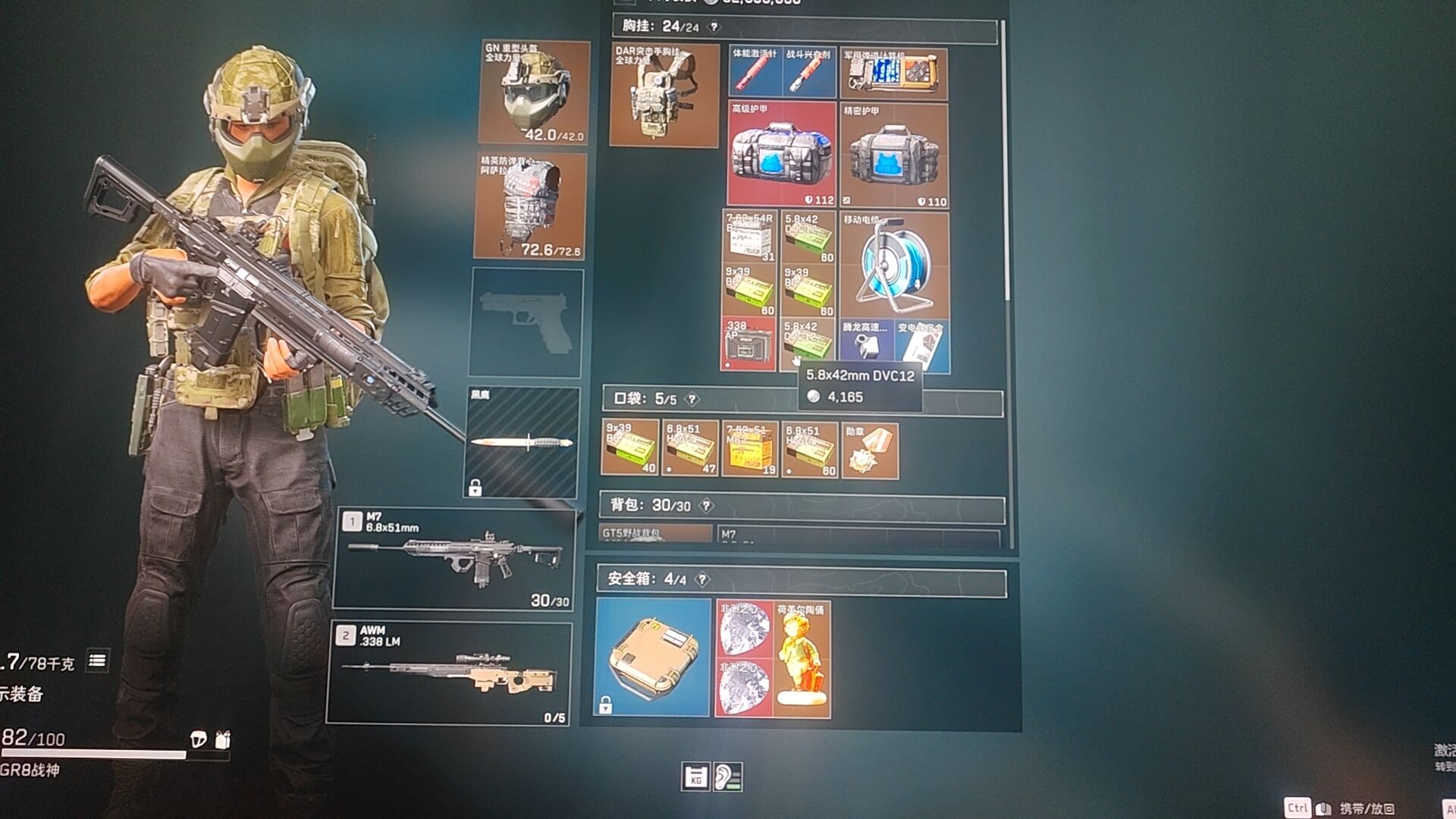The height and width of the screenshot is (819, 1456).
Task: Select the .338 AP ammo box
Action: pos(748,345)
